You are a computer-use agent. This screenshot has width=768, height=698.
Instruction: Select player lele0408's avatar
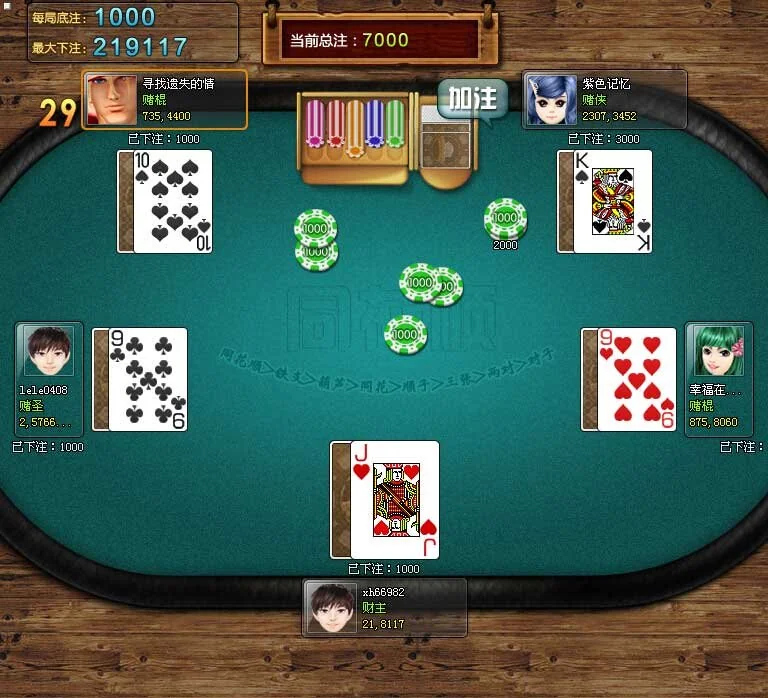(44, 351)
